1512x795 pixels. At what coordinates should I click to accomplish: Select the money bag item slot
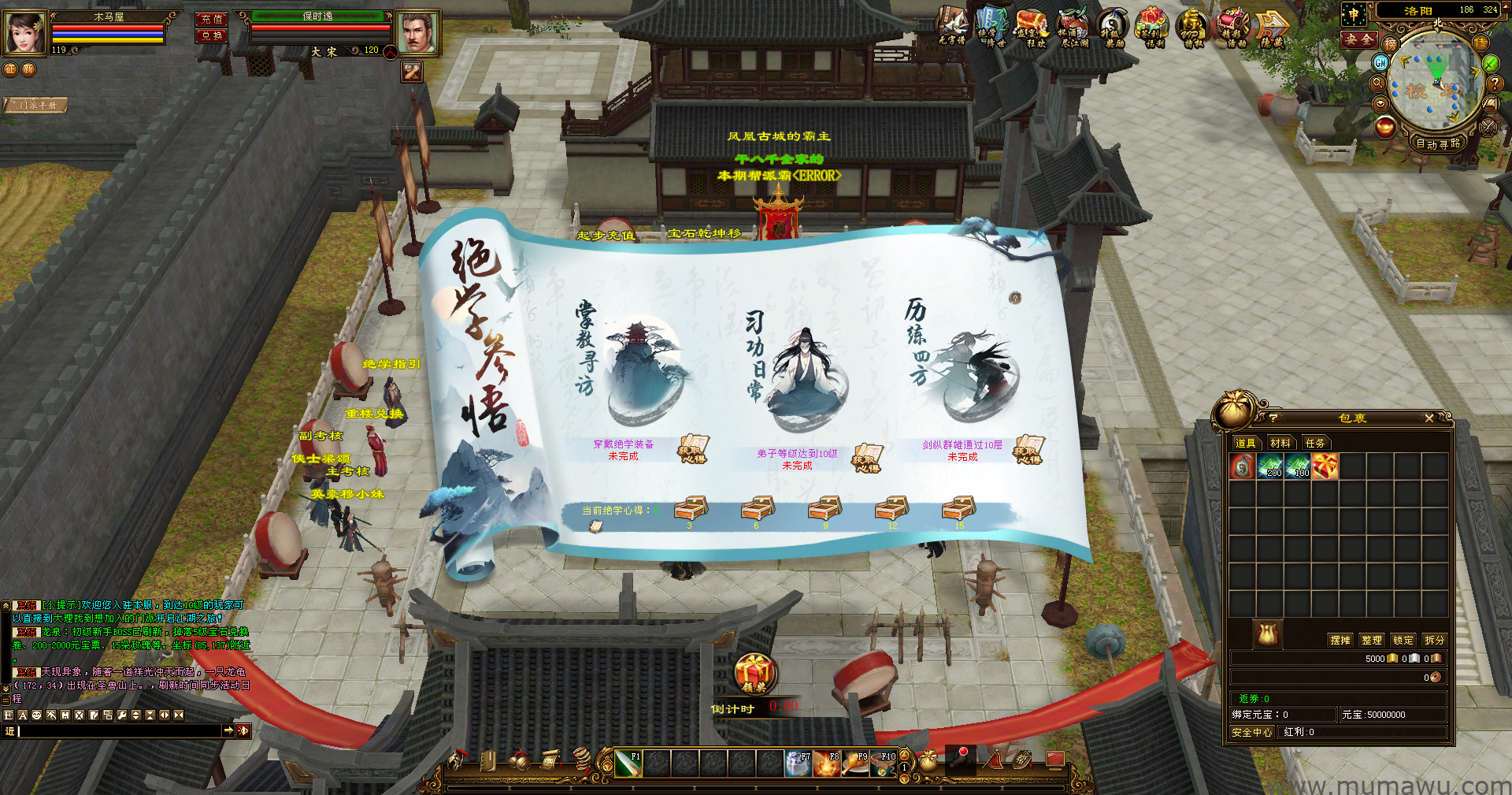pos(1243,466)
